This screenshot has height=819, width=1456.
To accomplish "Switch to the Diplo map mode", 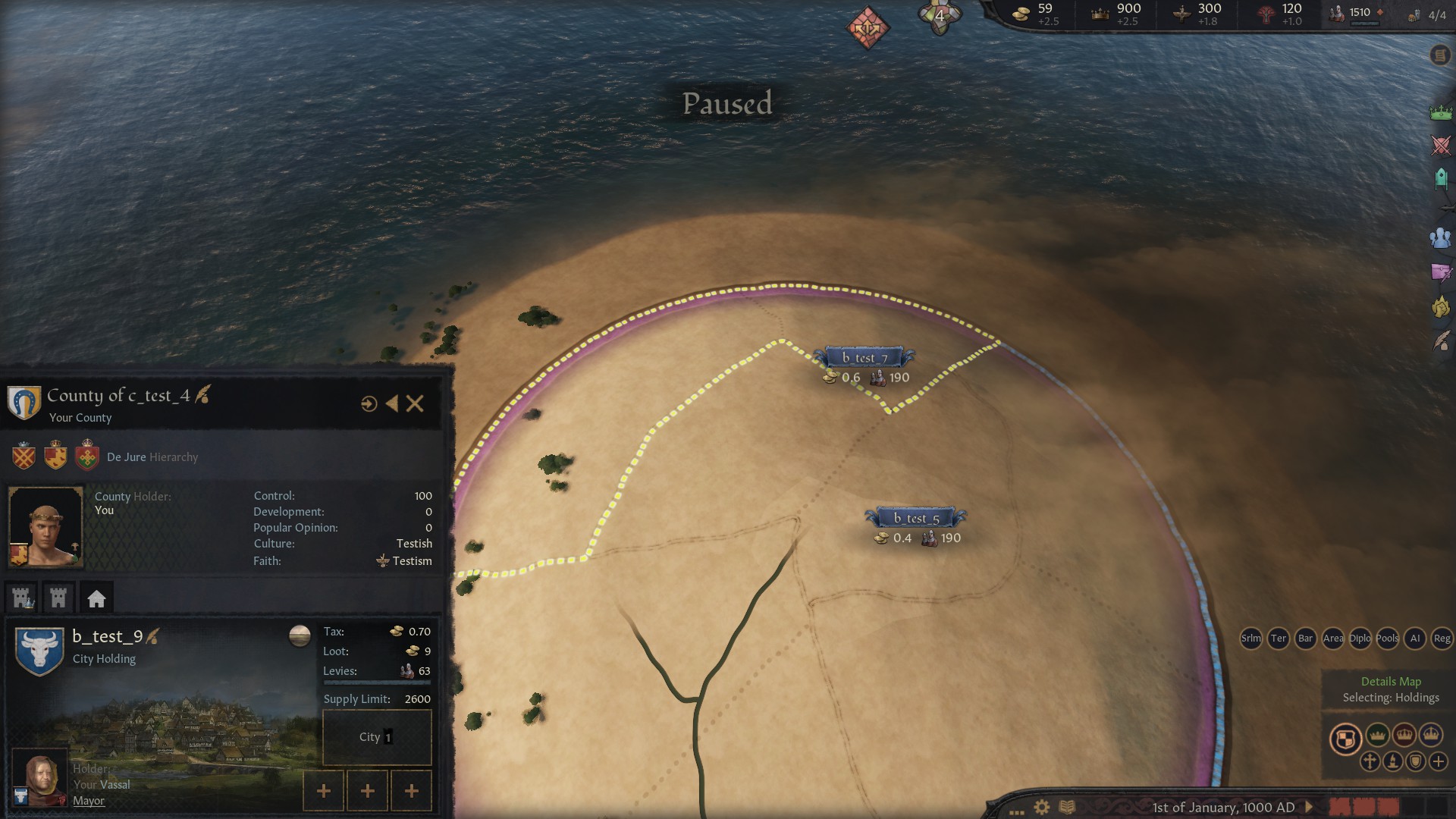I will tap(1360, 639).
